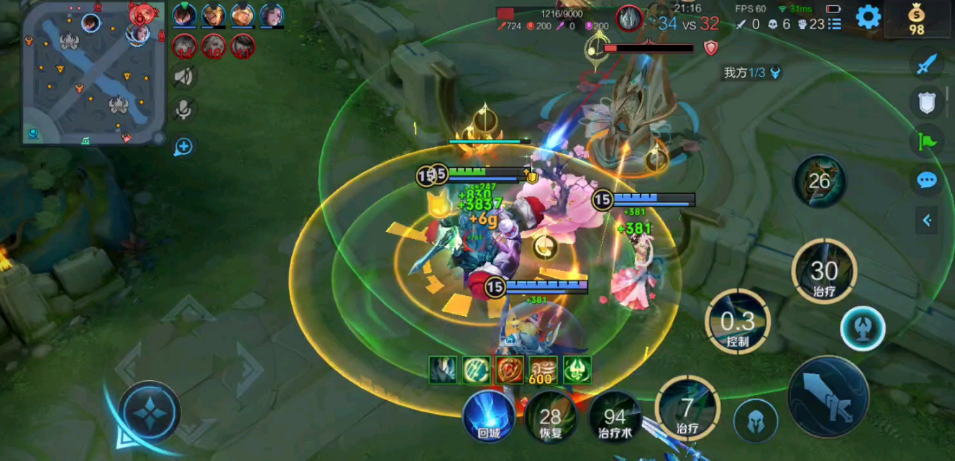This screenshot has height=461, width=955.
Task: Use the 回城 recall button
Action: (490, 415)
